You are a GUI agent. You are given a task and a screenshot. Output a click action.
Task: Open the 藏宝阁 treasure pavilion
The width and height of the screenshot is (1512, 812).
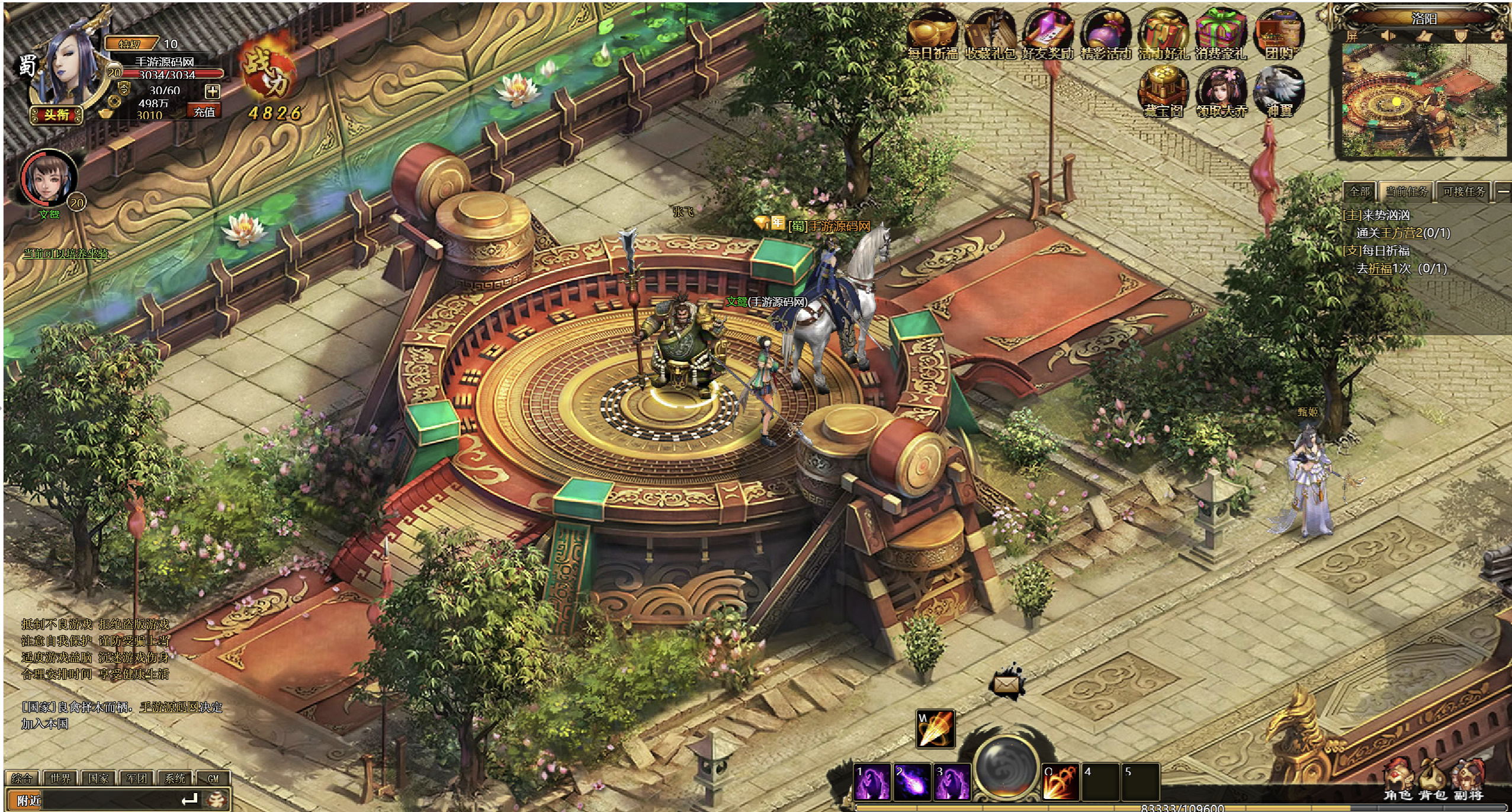coord(1163,92)
